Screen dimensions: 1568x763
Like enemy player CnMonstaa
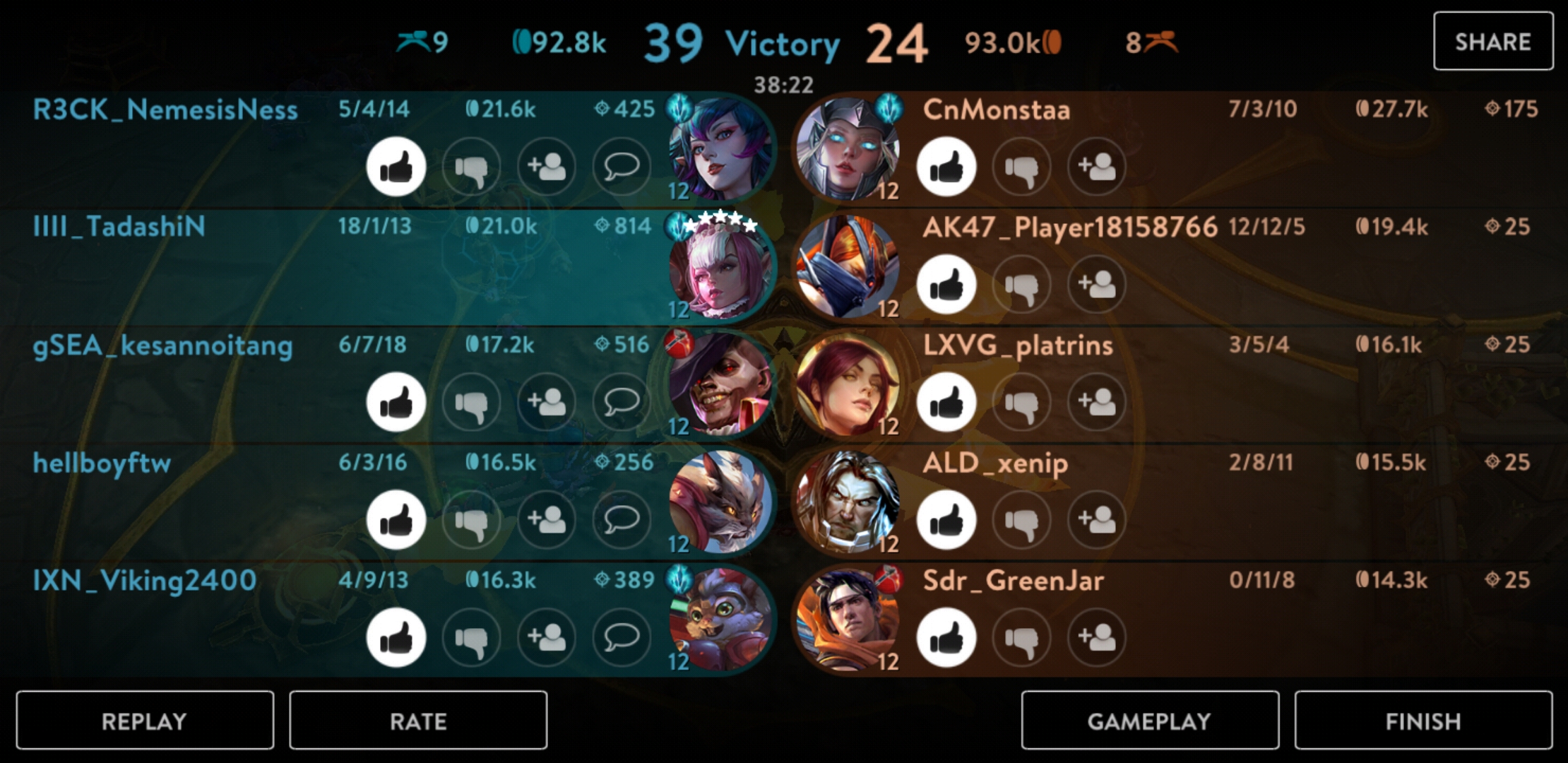click(946, 167)
